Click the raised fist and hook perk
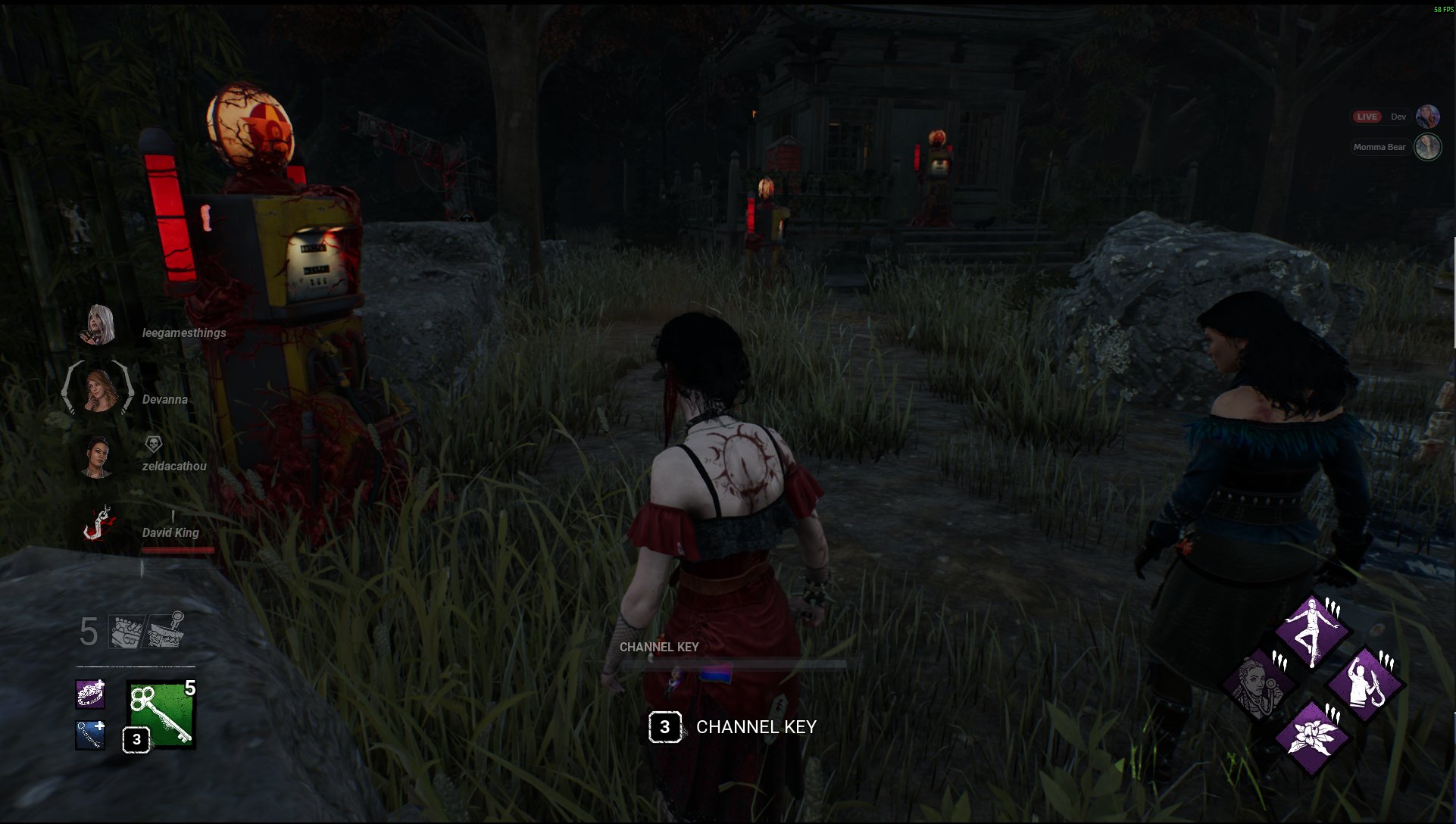The width and height of the screenshot is (1456, 824). coord(1366,685)
